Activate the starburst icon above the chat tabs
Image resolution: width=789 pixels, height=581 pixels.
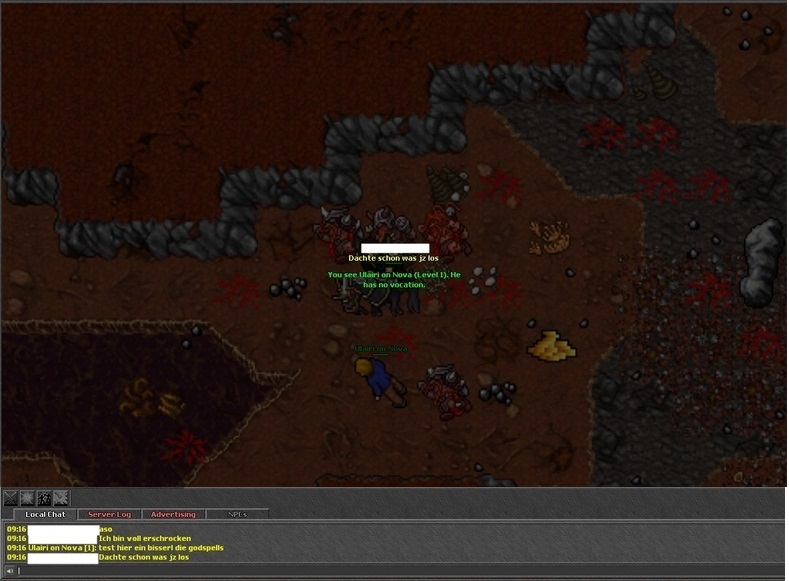tap(27, 498)
